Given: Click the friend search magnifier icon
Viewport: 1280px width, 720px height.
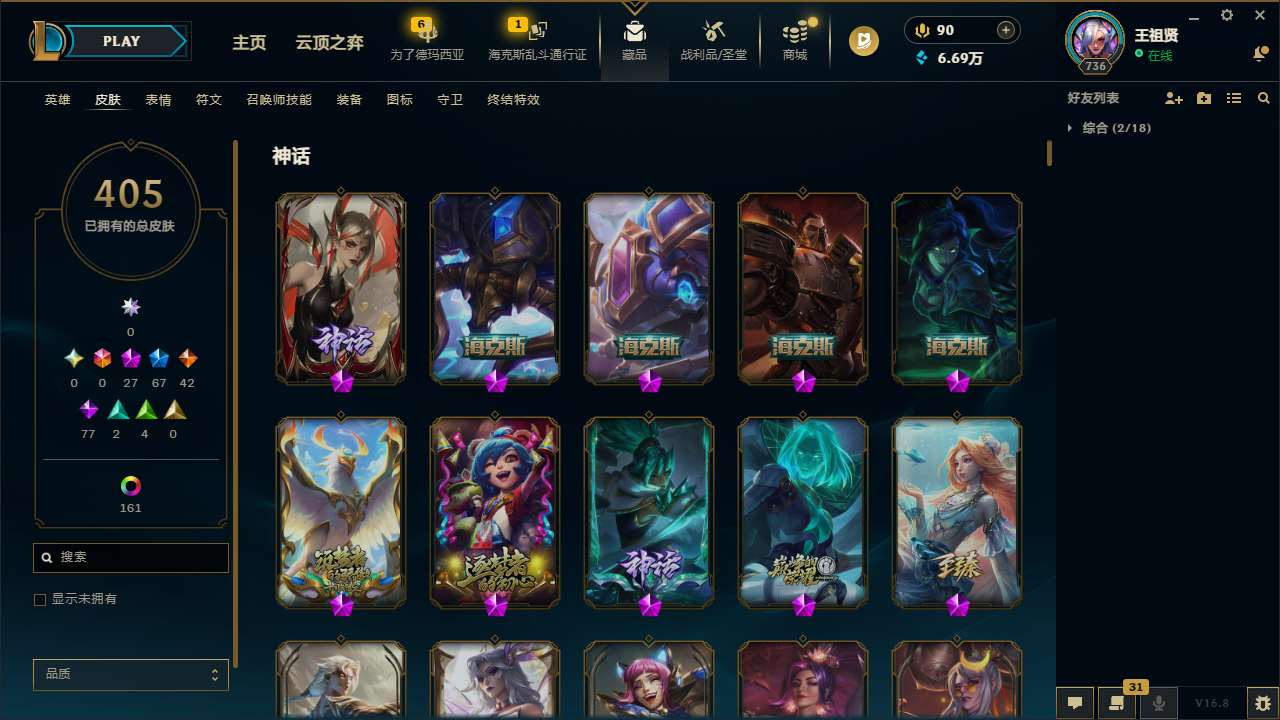Looking at the screenshot, I should 1263,98.
